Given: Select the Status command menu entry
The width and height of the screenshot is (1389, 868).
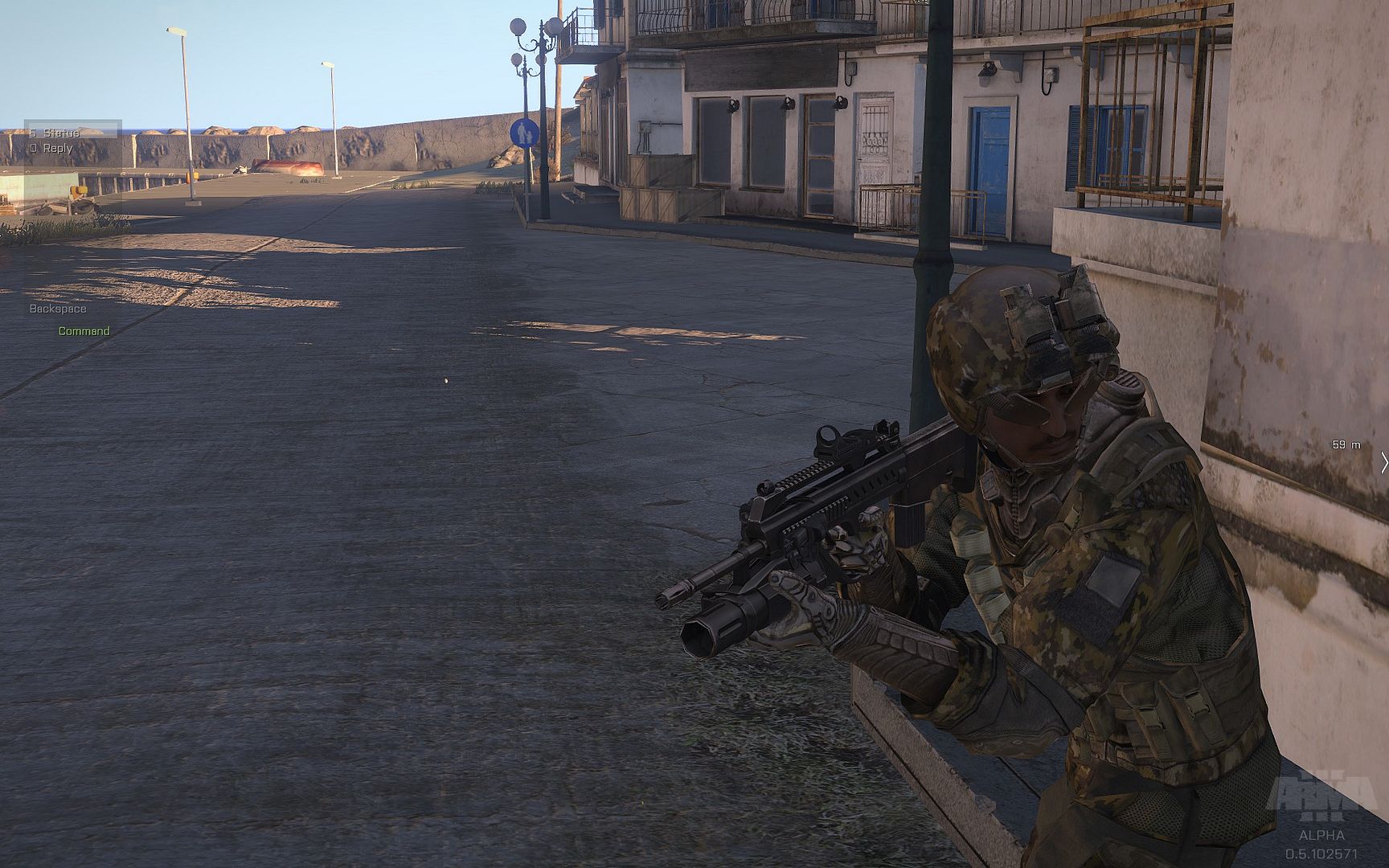Looking at the screenshot, I should tap(61, 133).
